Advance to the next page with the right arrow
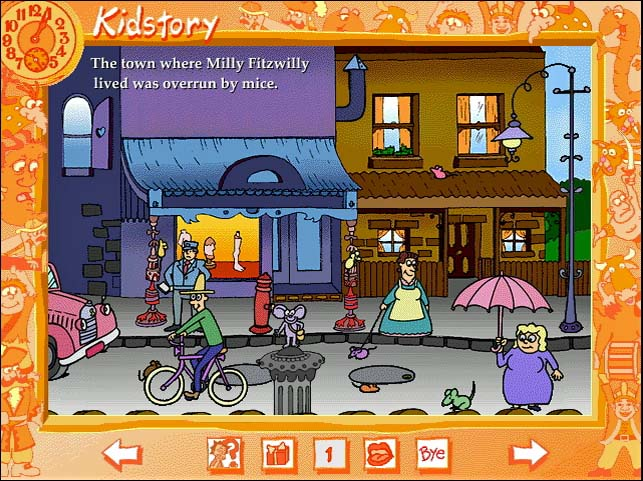 coord(528,455)
